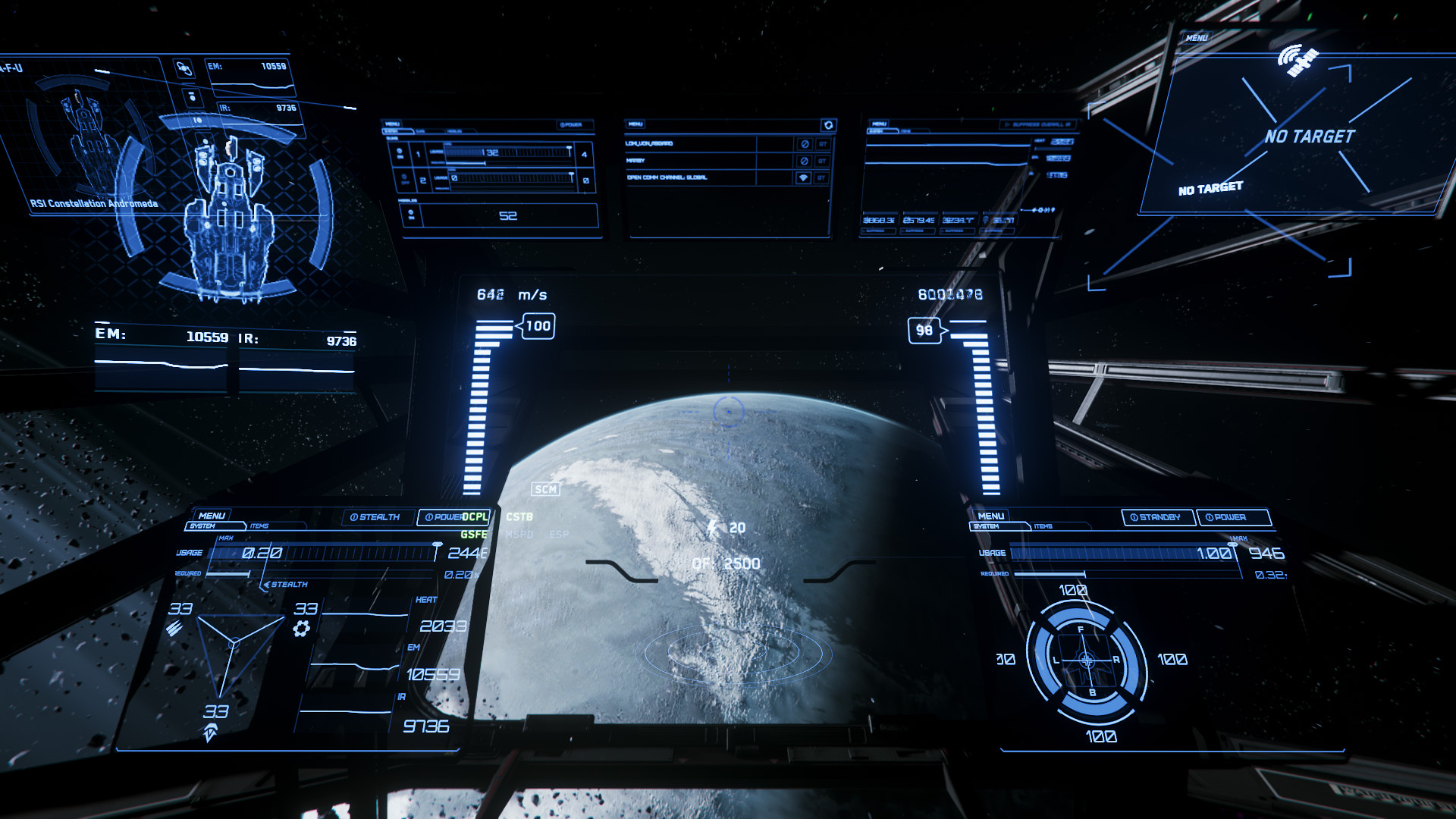Switch to ITEMS tab on shield panel
This screenshot has height=819, width=1456.
point(1043,526)
